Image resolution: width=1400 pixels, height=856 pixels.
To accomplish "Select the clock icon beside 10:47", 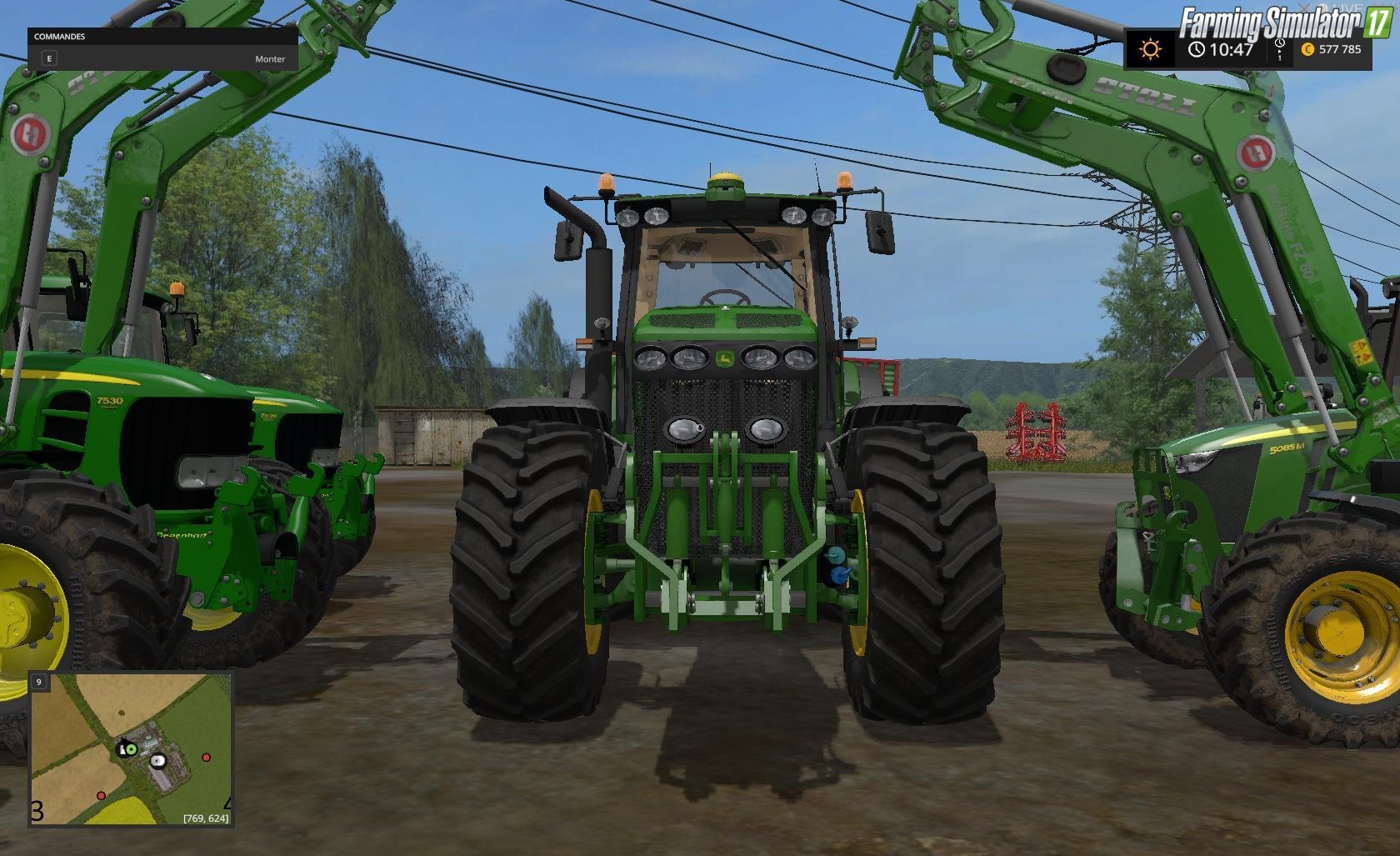I will [x=1197, y=49].
